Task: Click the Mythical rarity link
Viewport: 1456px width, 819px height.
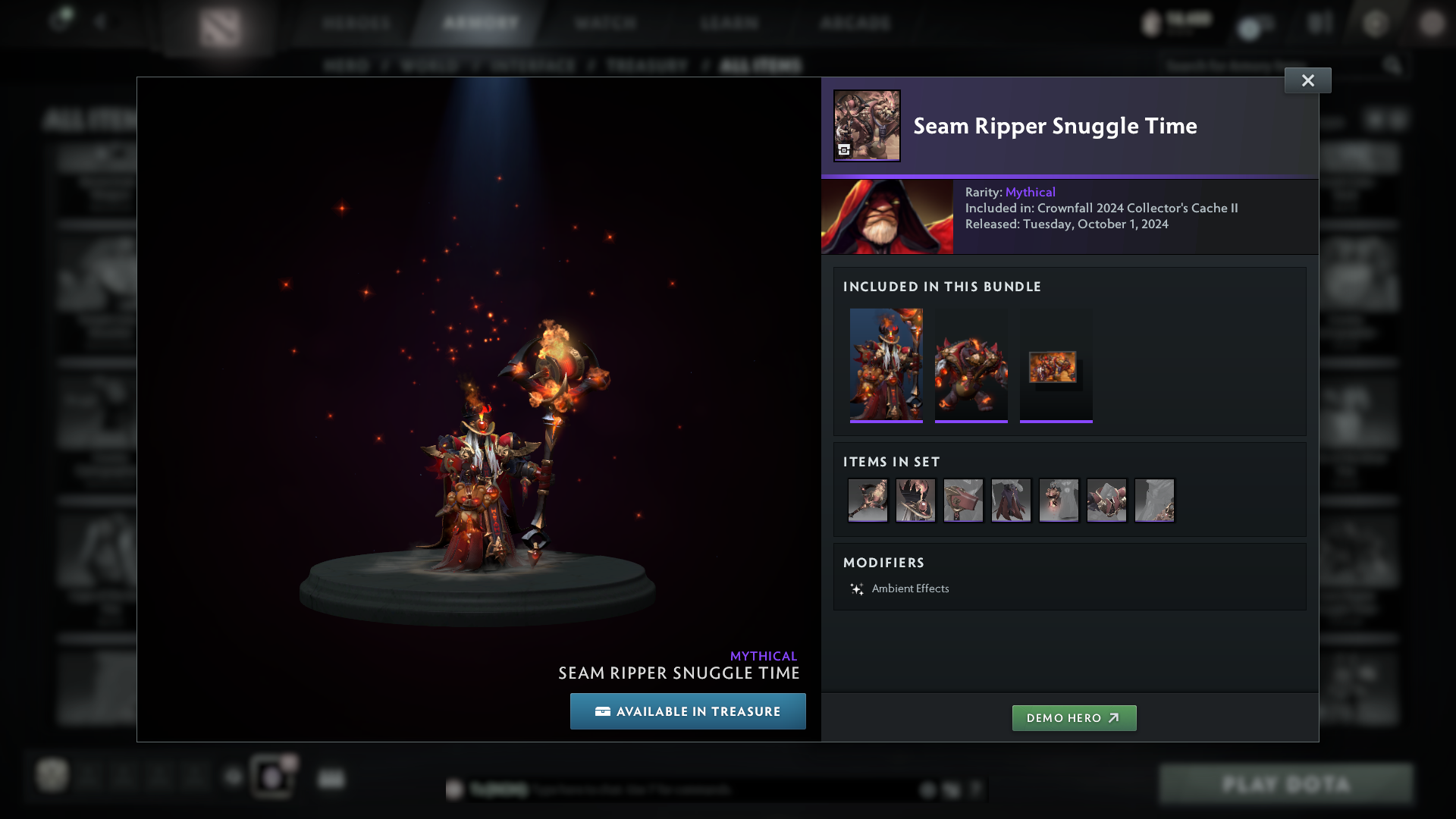Action: click(1030, 193)
